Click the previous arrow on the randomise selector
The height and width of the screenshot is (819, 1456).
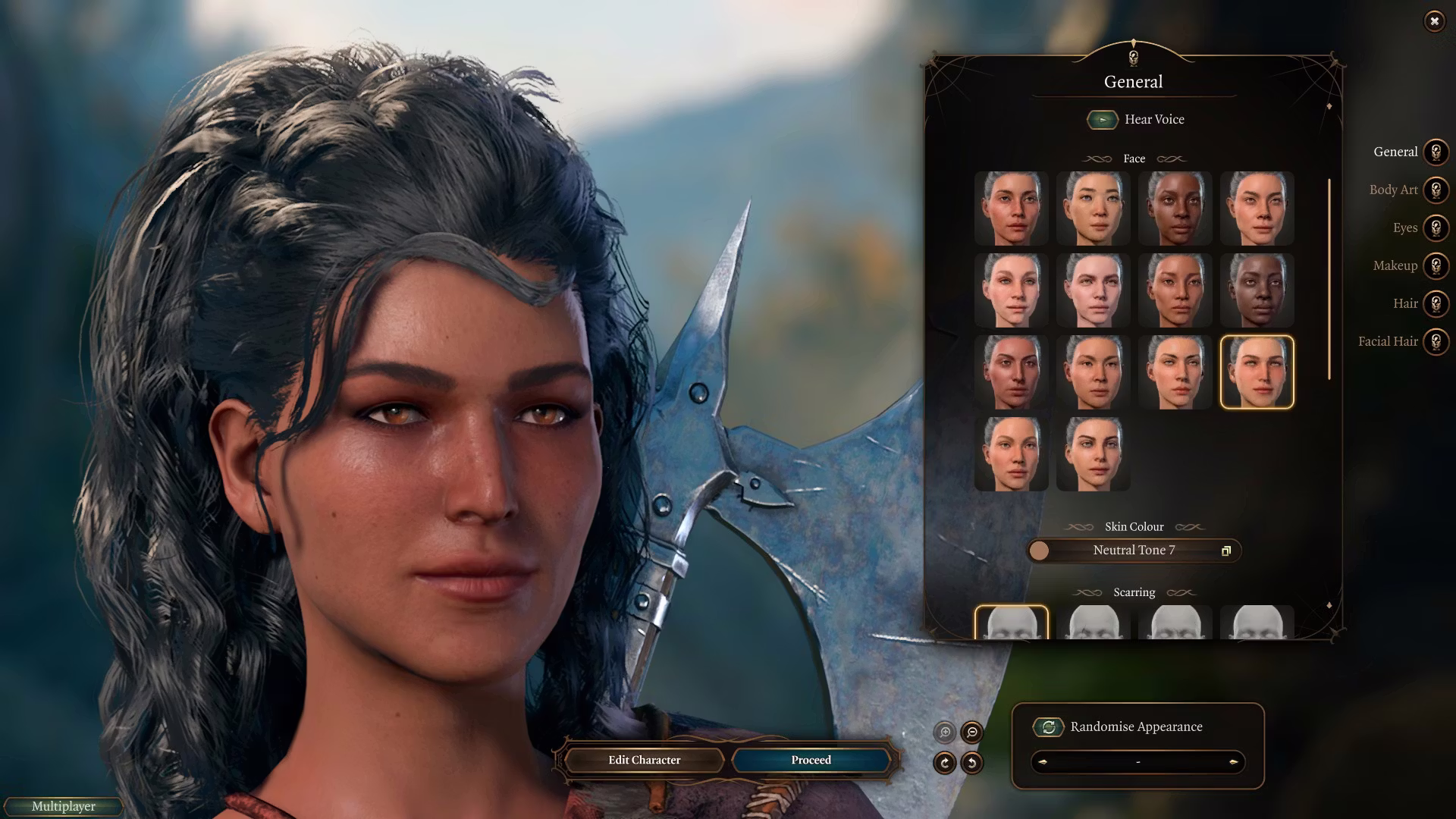(1043, 762)
